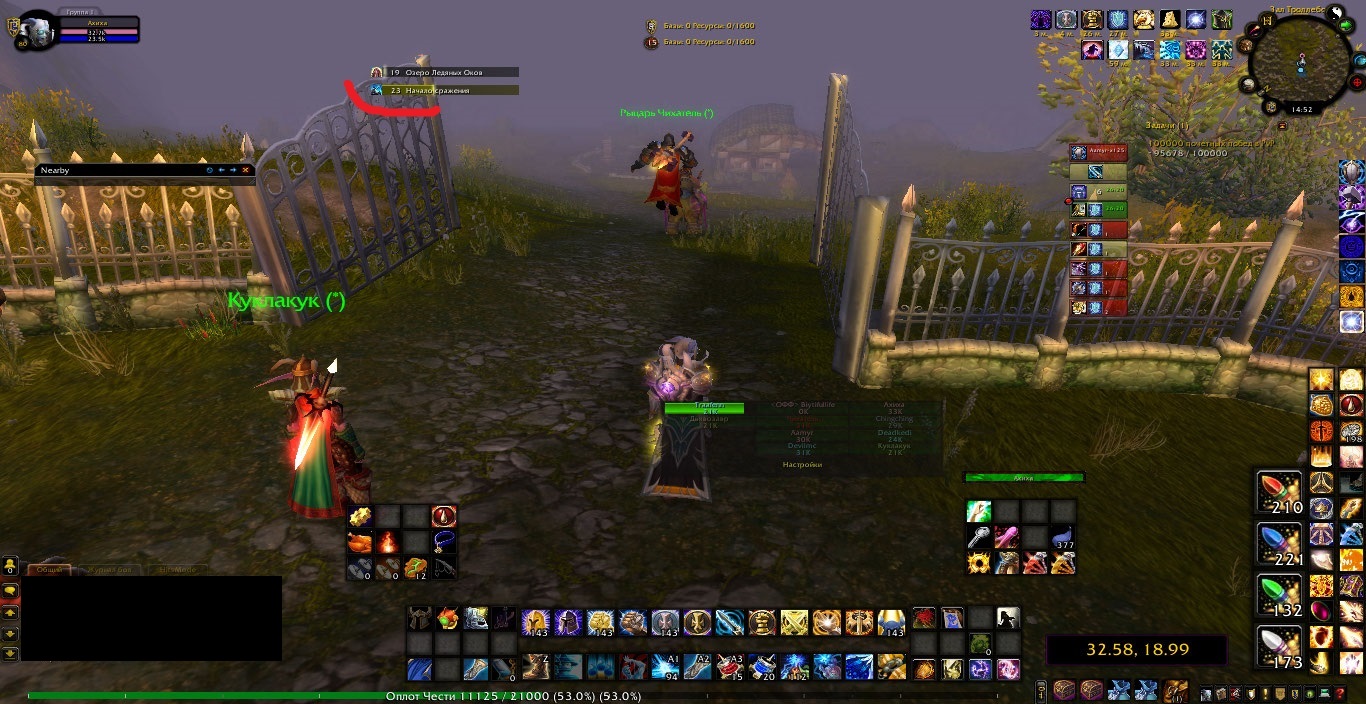Use the boot ability keybound to Z
The image size is (1366, 704).
(538, 667)
